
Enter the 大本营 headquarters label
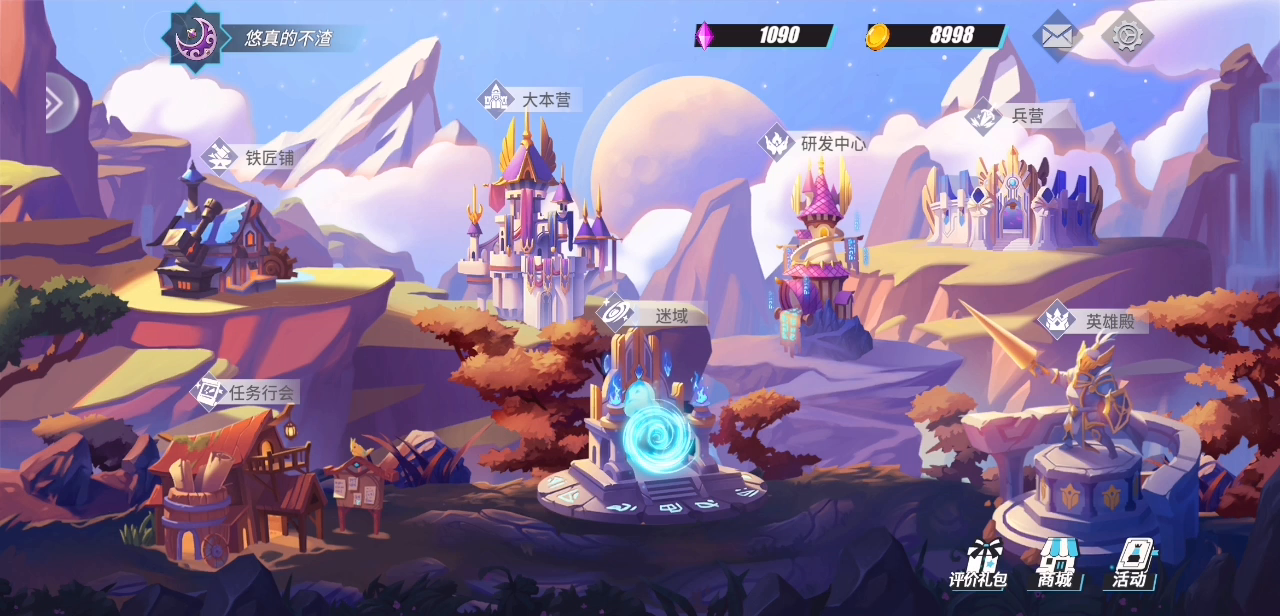(x=530, y=100)
